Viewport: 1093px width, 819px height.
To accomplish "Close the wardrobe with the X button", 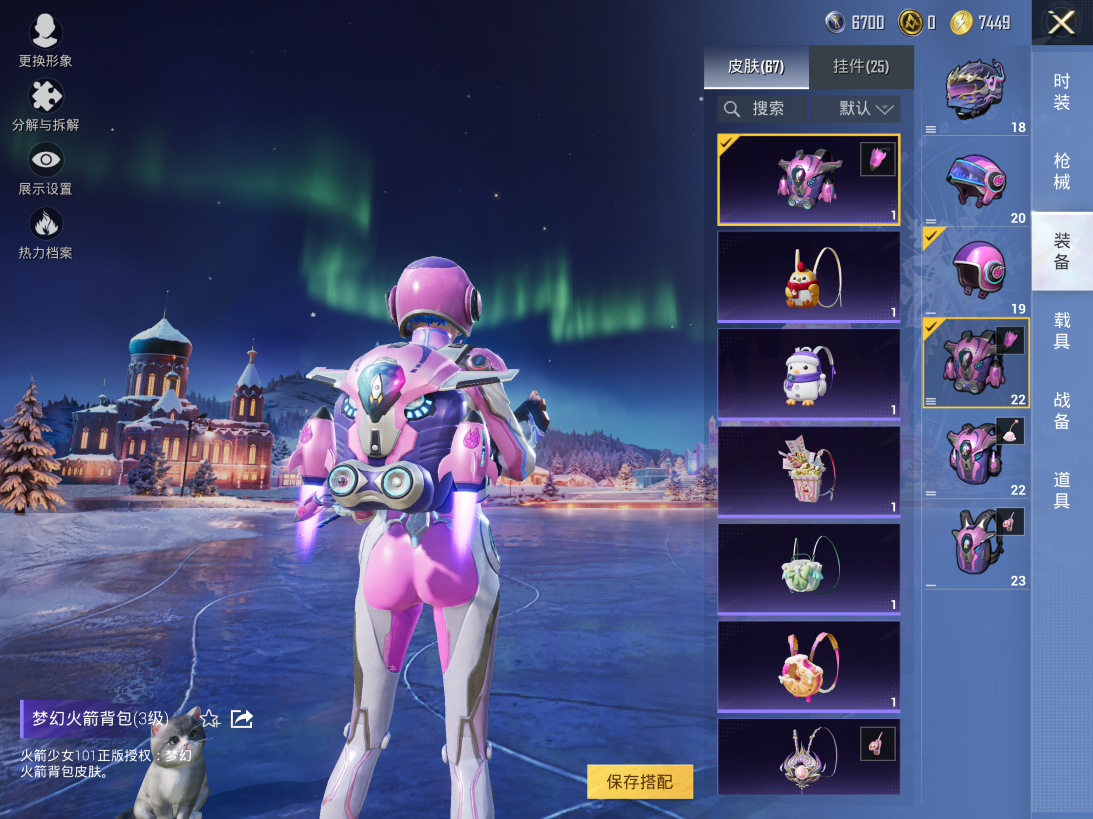I will tap(1061, 22).
